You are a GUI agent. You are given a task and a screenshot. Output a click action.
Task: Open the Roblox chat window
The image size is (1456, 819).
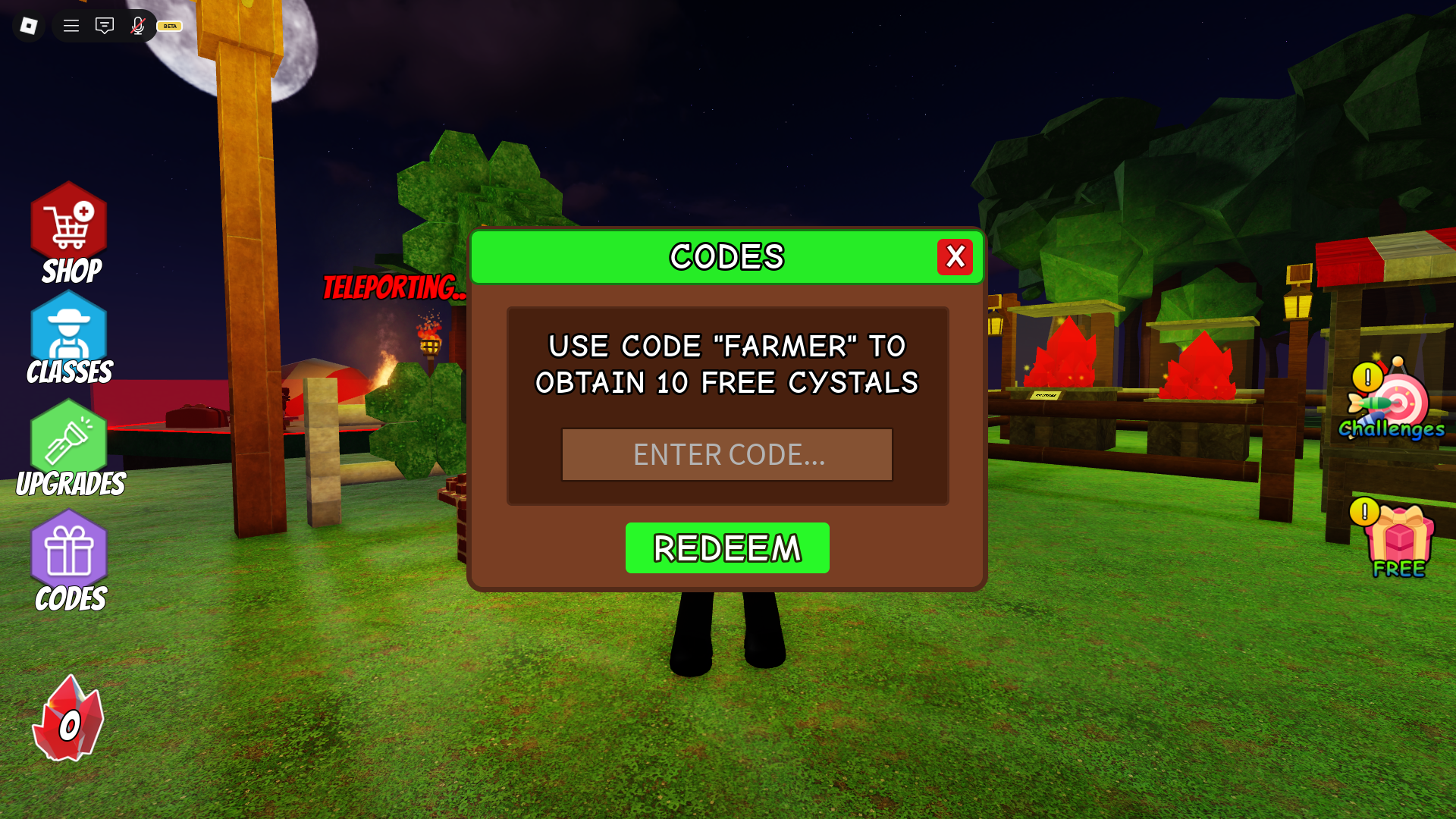[104, 25]
